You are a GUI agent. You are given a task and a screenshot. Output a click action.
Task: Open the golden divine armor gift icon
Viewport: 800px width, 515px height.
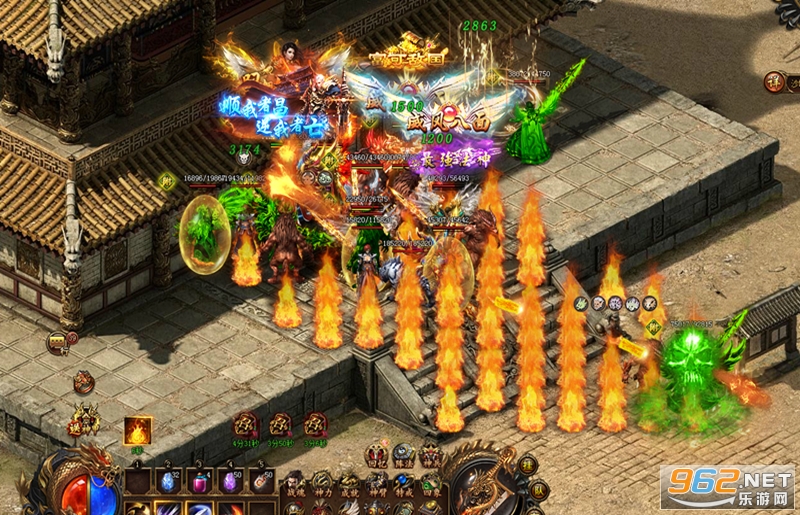coord(84,420)
